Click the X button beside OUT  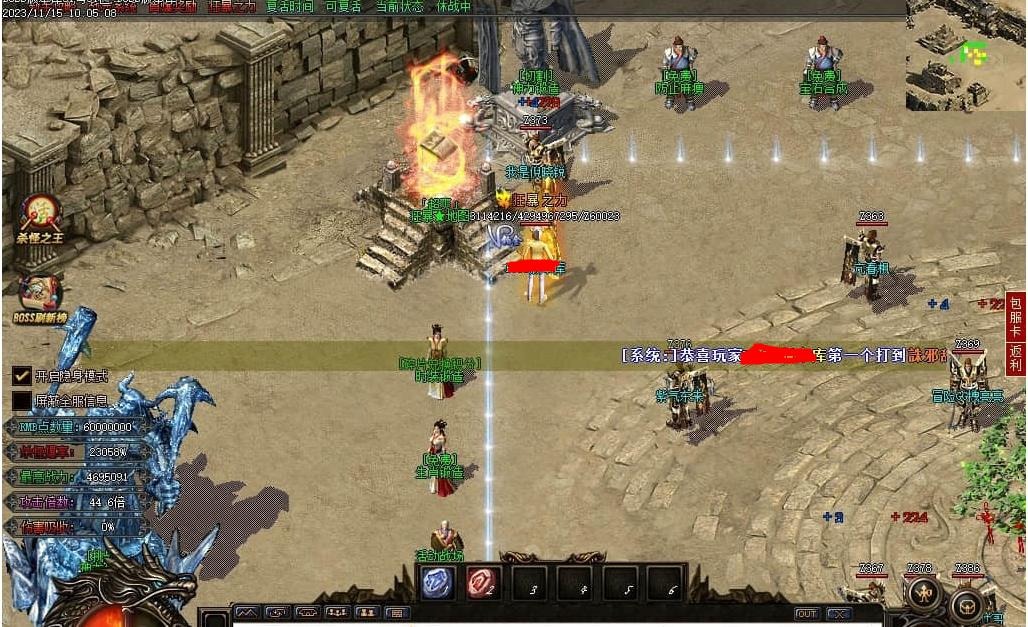pyautogui.click(x=838, y=613)
